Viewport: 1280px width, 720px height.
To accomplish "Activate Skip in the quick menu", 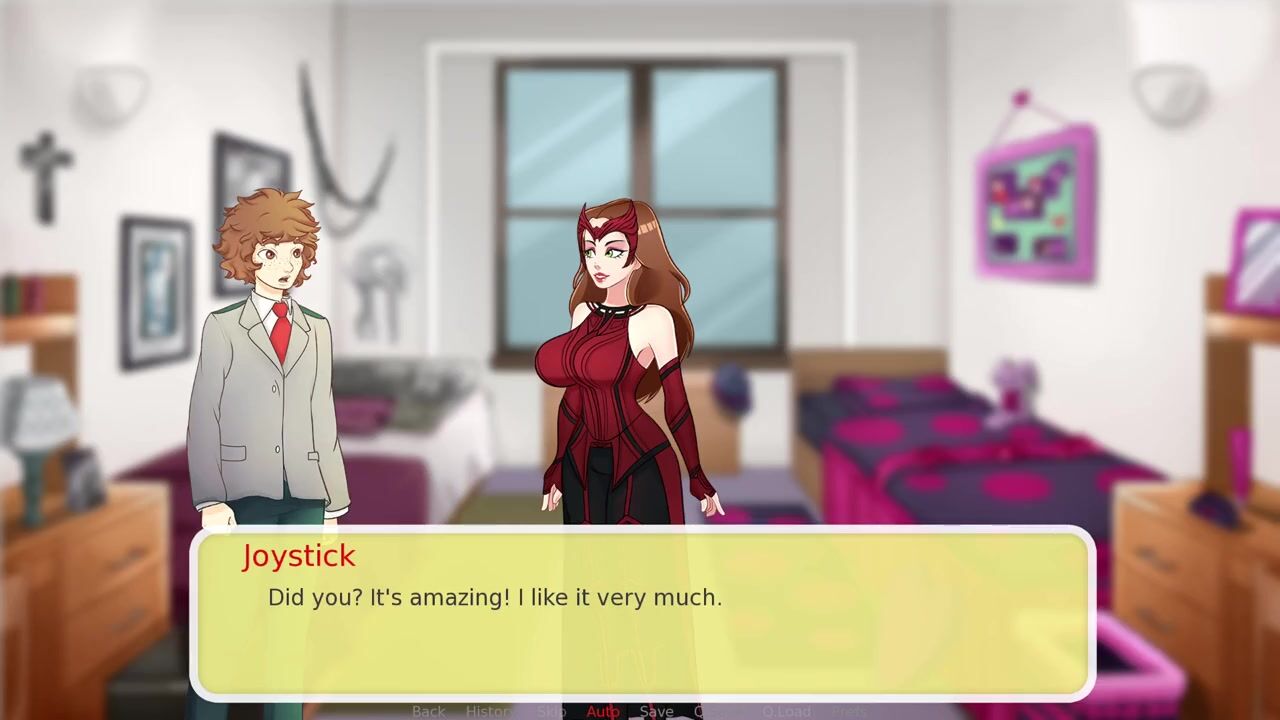I will tap(551, 711).
